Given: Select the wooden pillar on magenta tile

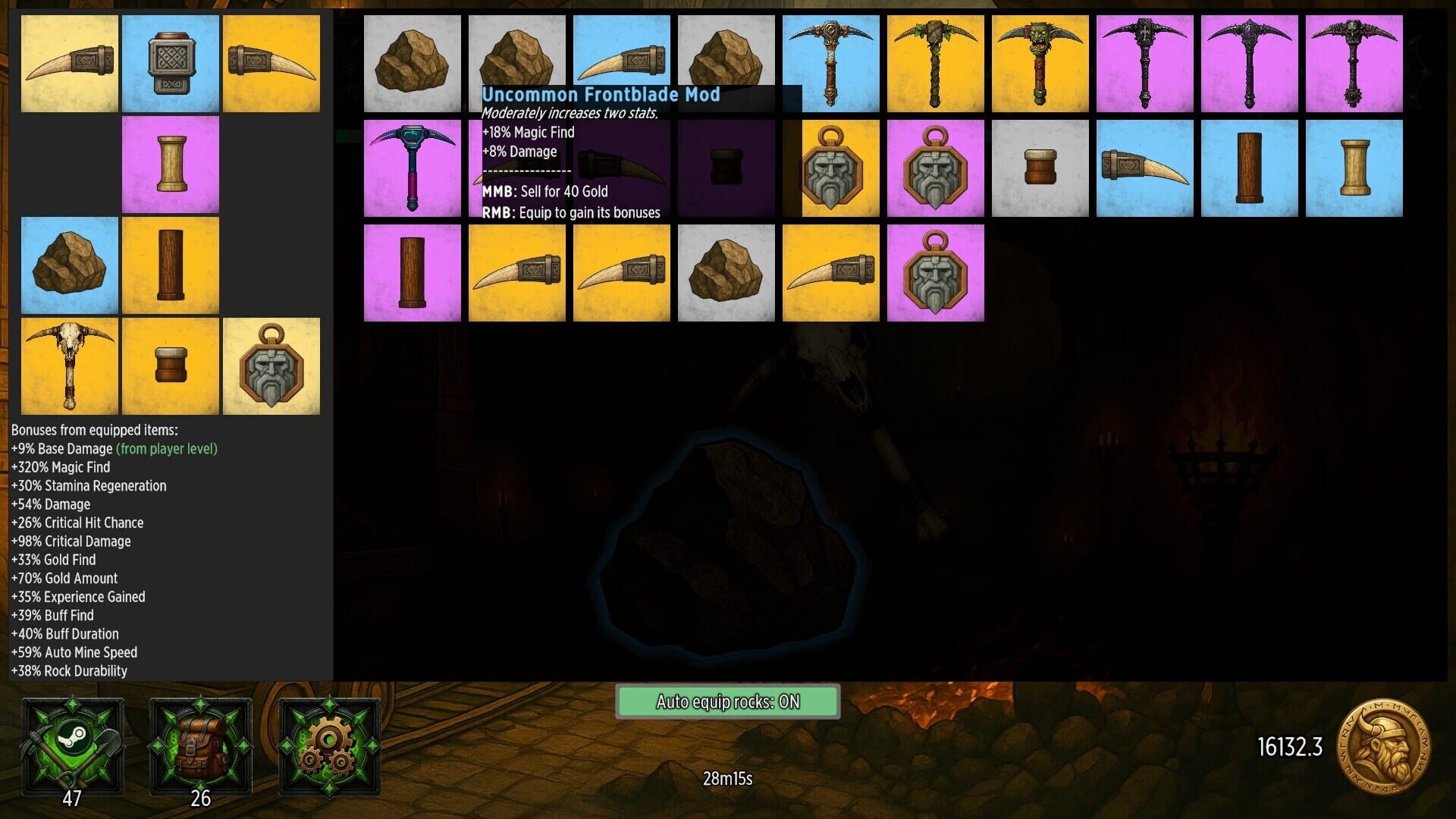Looking at the screenshot, I should 413,271.
